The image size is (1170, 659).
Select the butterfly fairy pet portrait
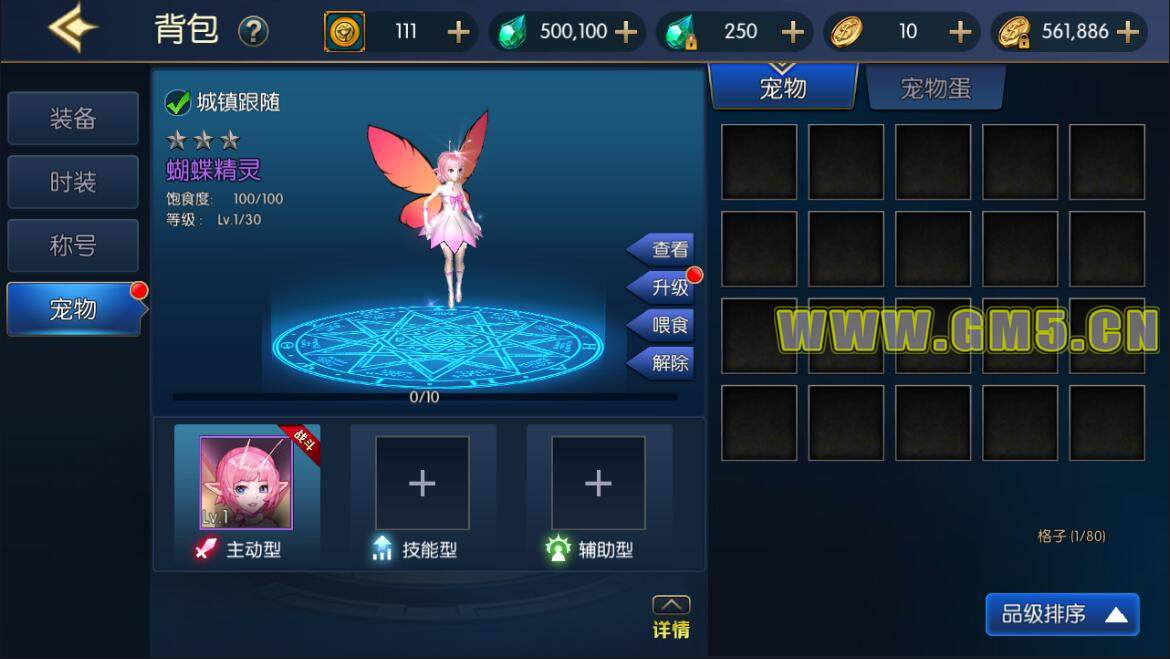pyautogui.click(x=246, y=483)
